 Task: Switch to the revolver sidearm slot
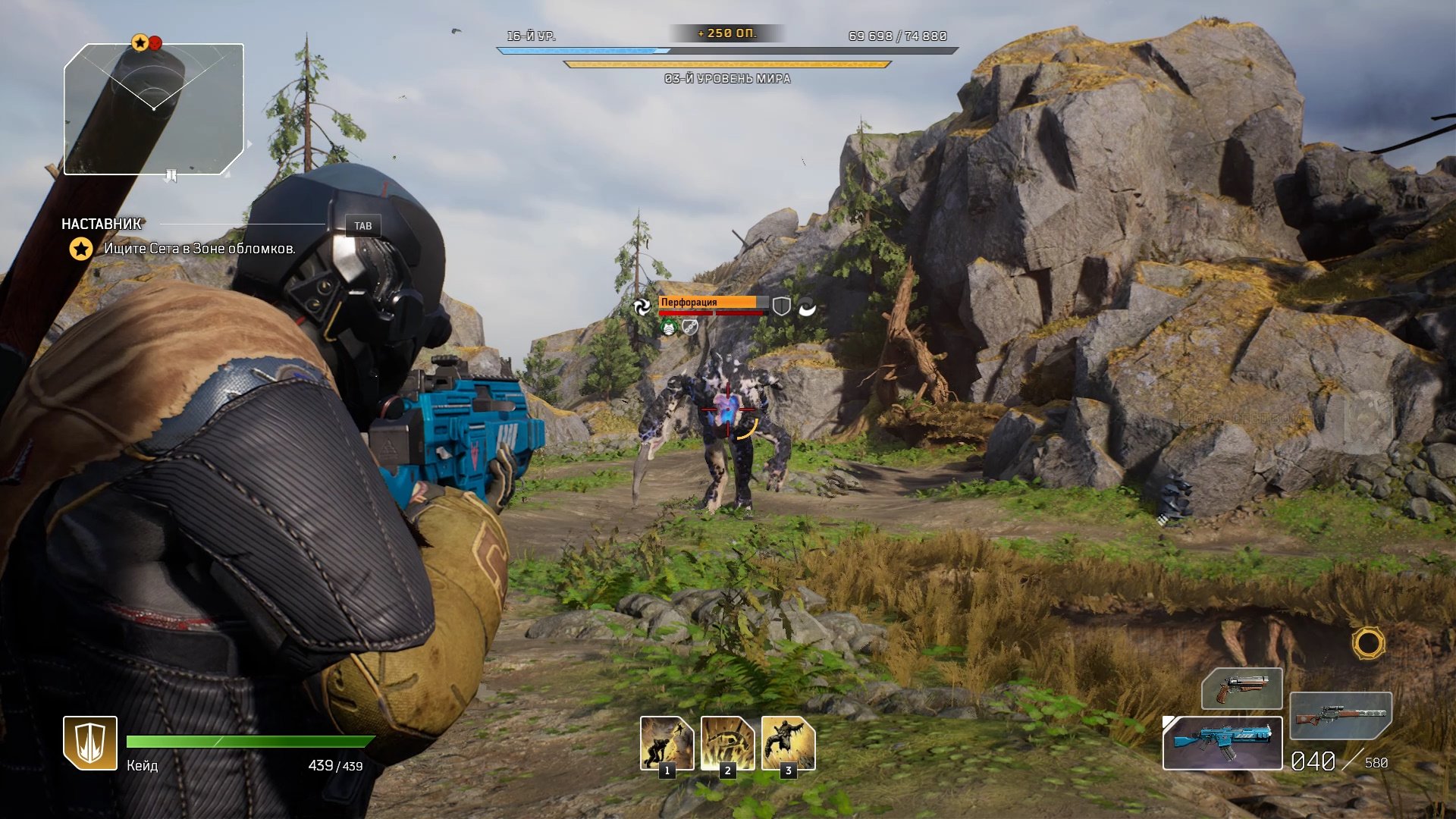(x=1241, y=689)
